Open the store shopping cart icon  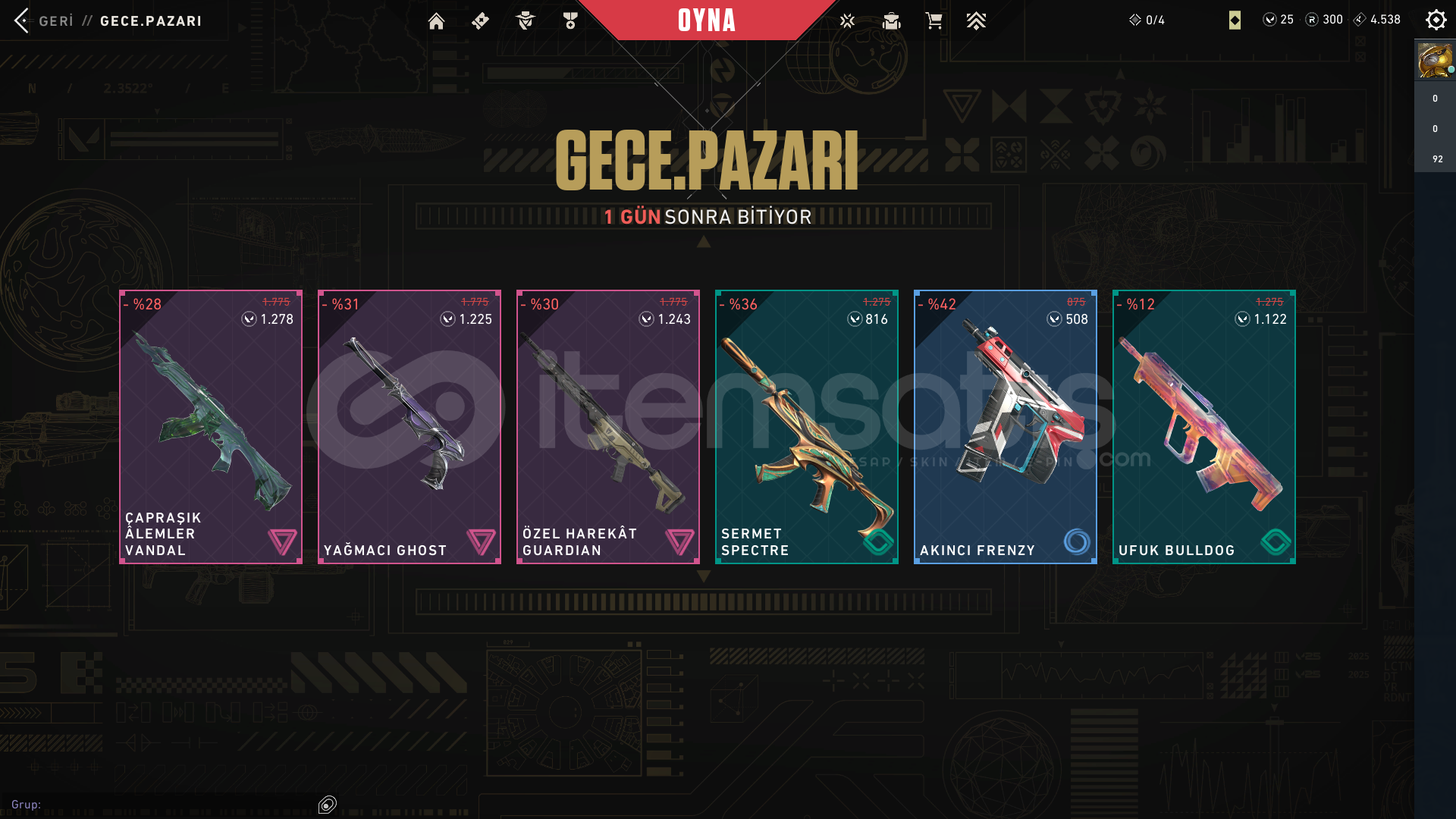(x=934, y=21)
